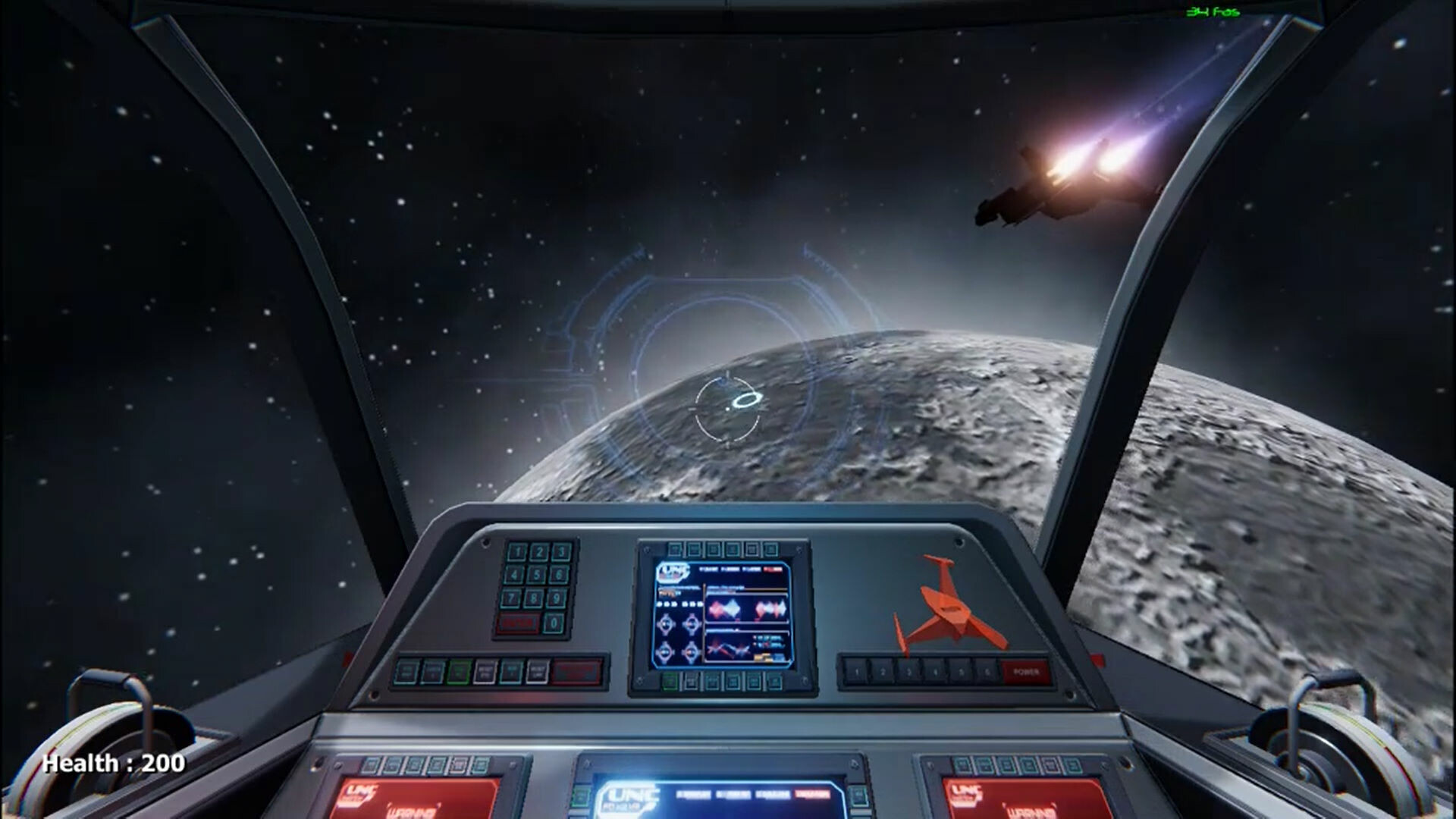Viewport: 1456px width, 819px height.
Task: Toggle the green-lit switch below the keypad
Action: click(x=459, y=671)
